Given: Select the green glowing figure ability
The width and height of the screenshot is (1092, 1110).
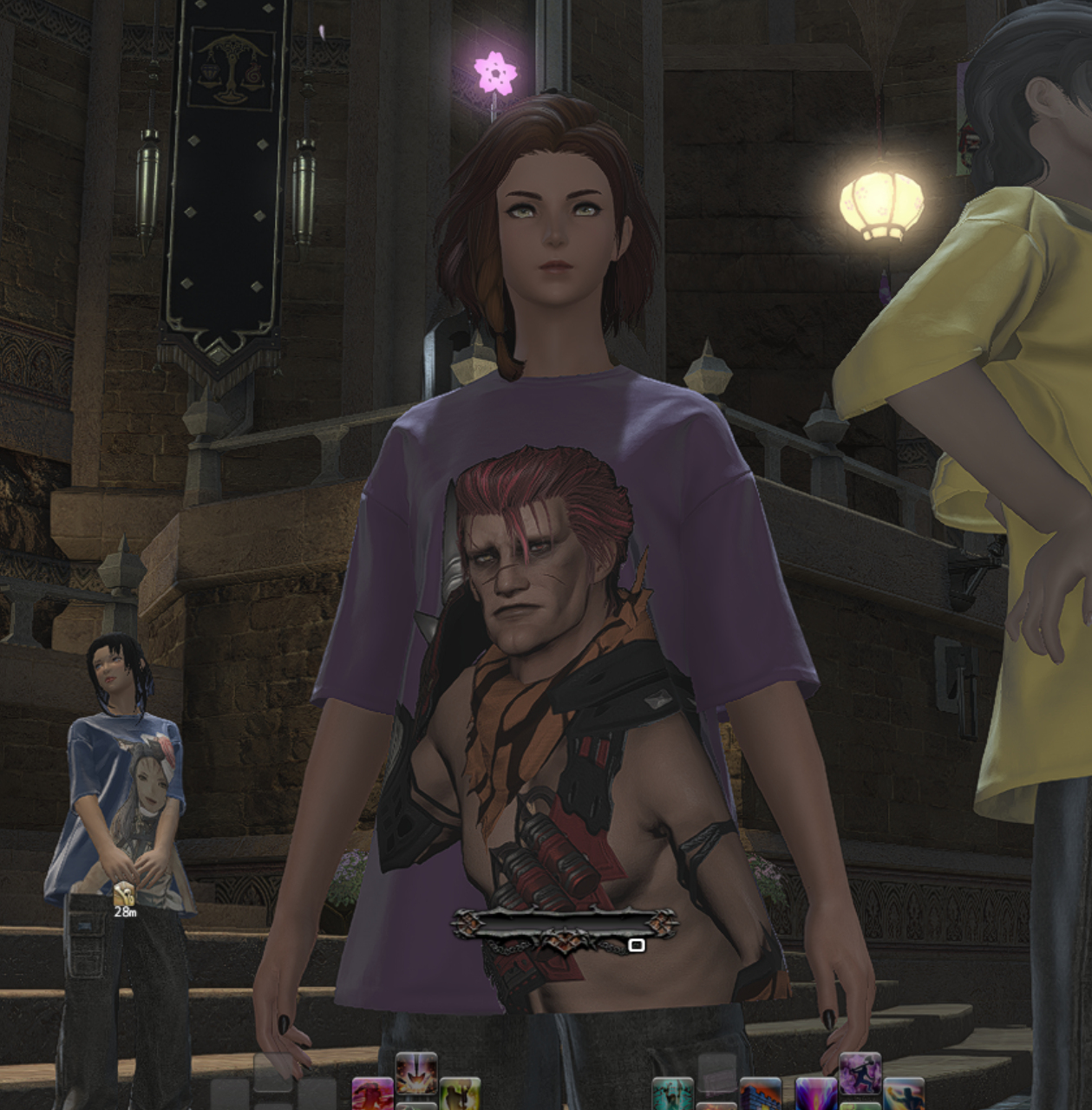Looking at the screenshot, I should tap(460, 1094).
